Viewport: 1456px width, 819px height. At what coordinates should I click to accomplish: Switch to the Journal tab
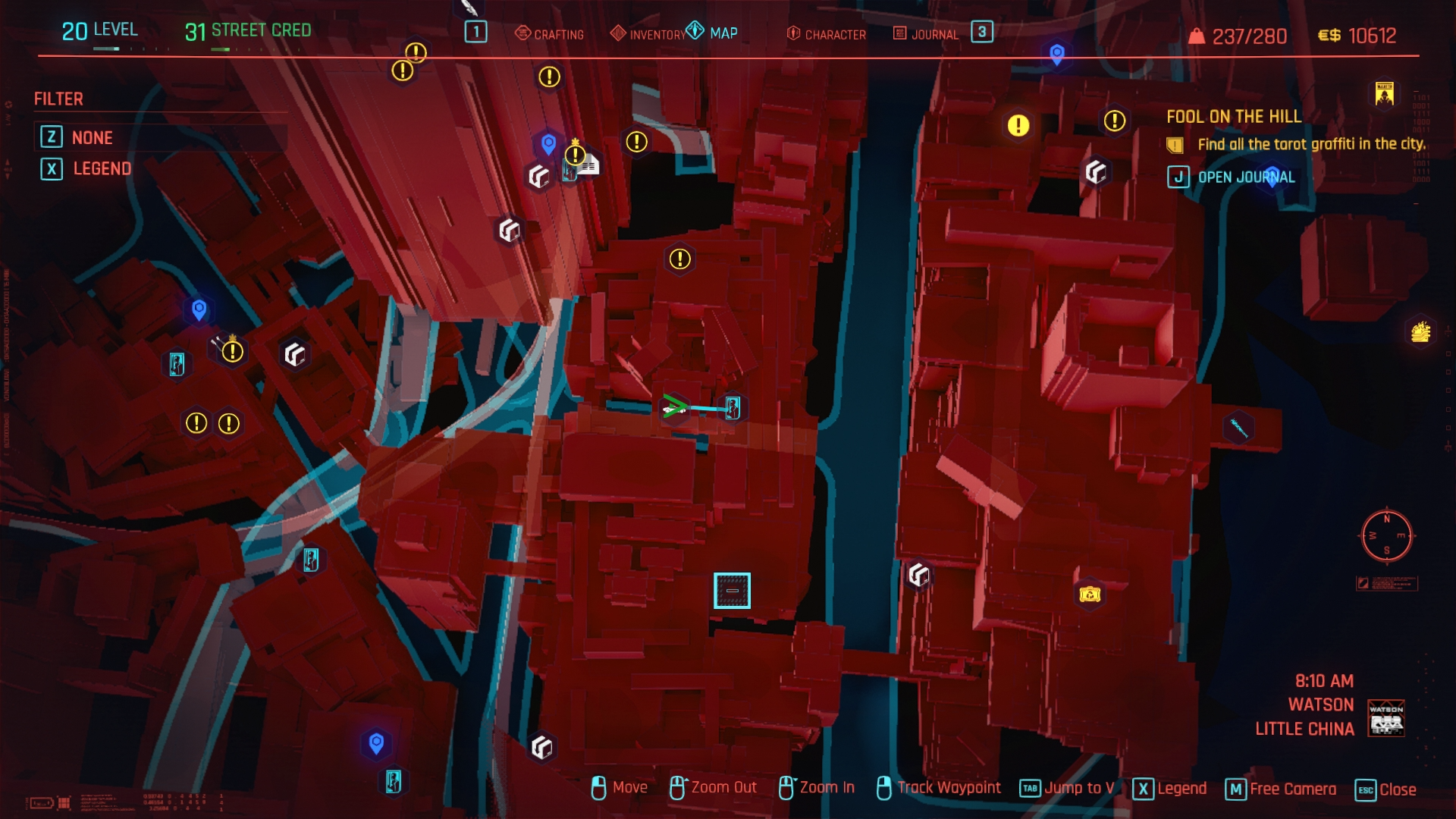click(927, 34)
